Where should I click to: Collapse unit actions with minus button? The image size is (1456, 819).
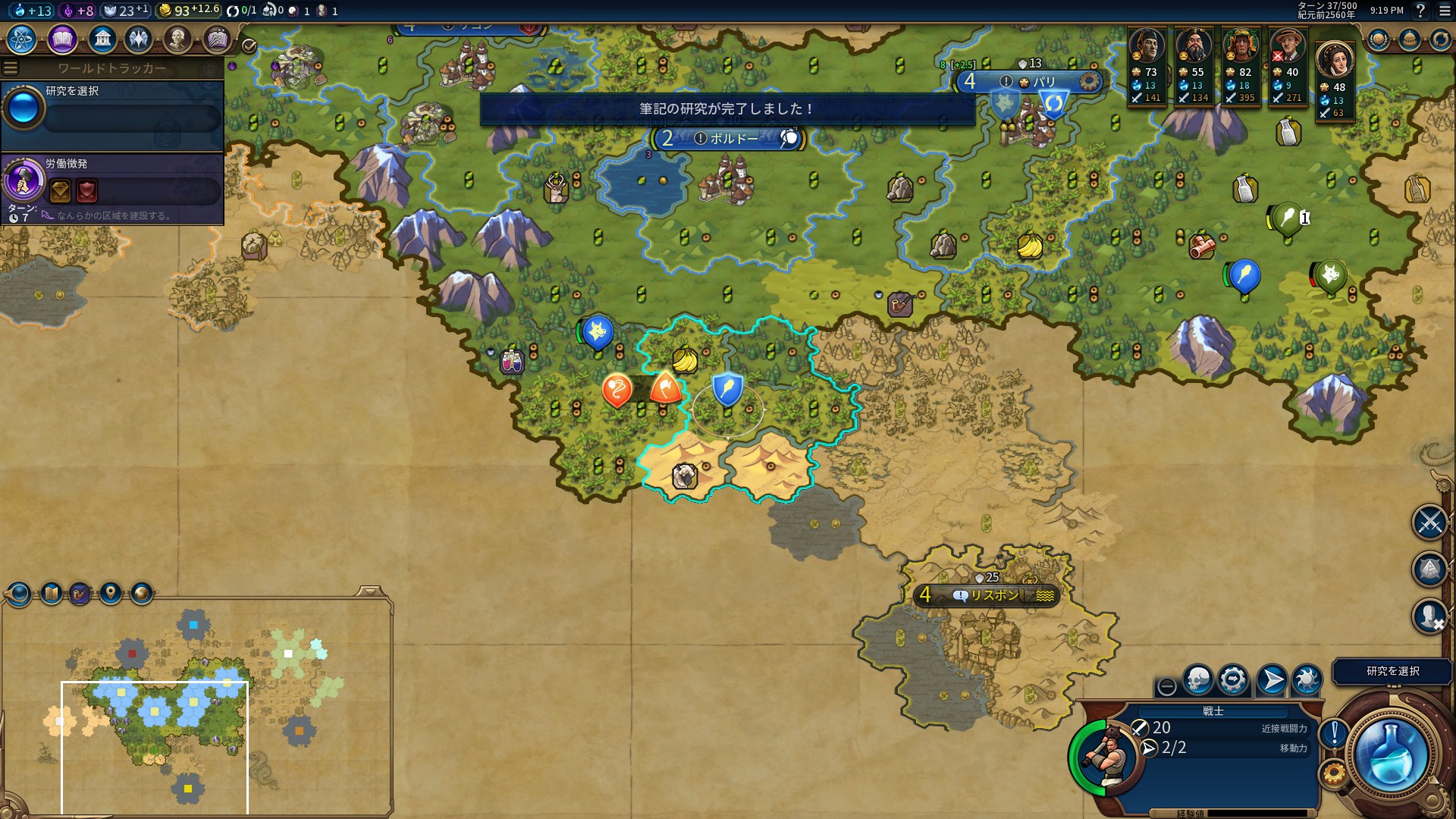click(1167, 687)
